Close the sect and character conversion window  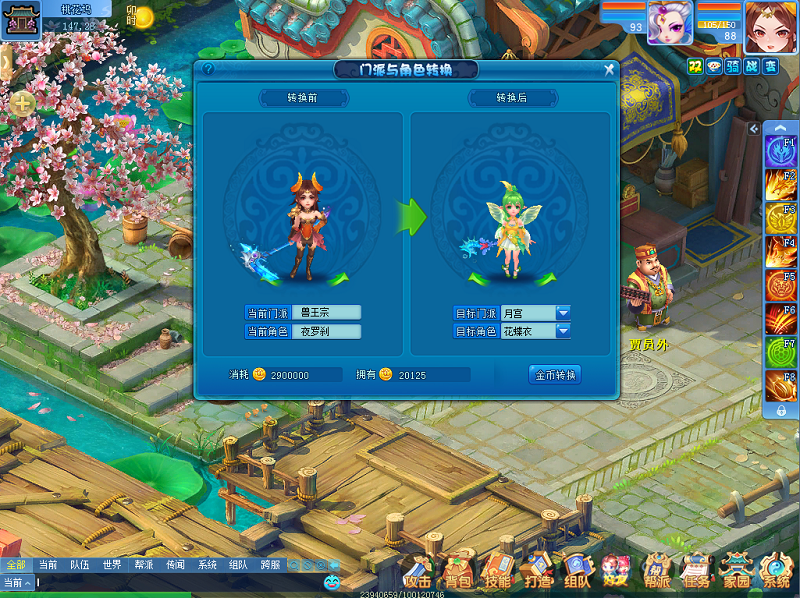609,70
